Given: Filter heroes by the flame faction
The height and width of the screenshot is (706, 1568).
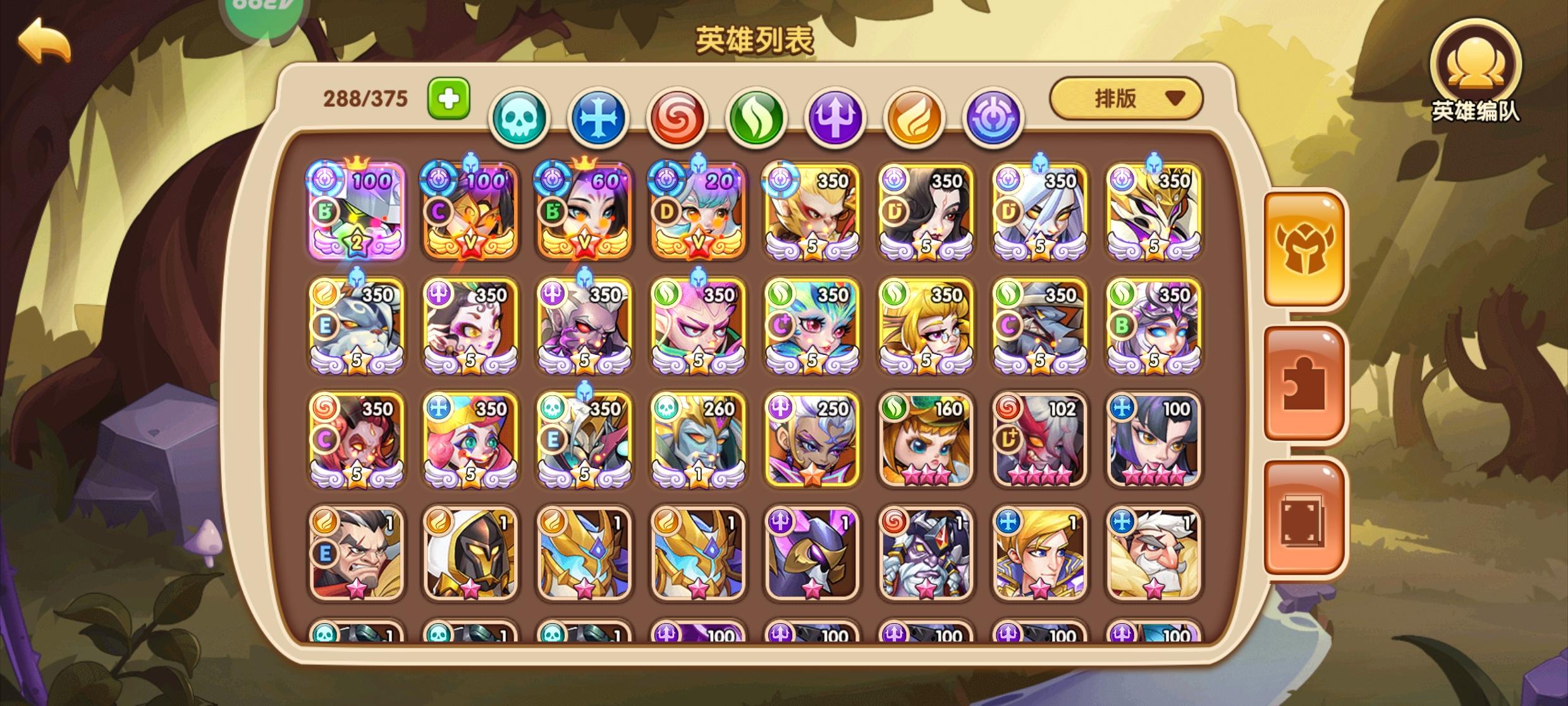Looking at the screenshot, I should (913, 118).
